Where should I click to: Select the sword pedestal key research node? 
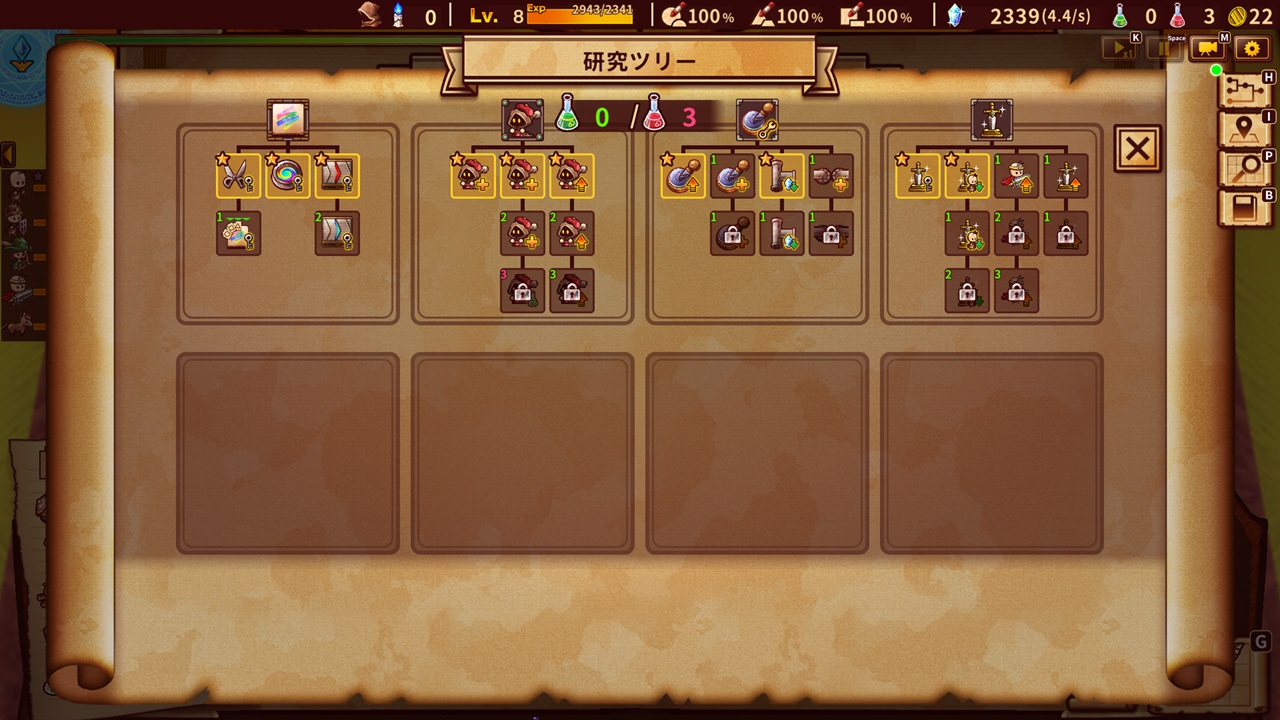click(918, 176)
